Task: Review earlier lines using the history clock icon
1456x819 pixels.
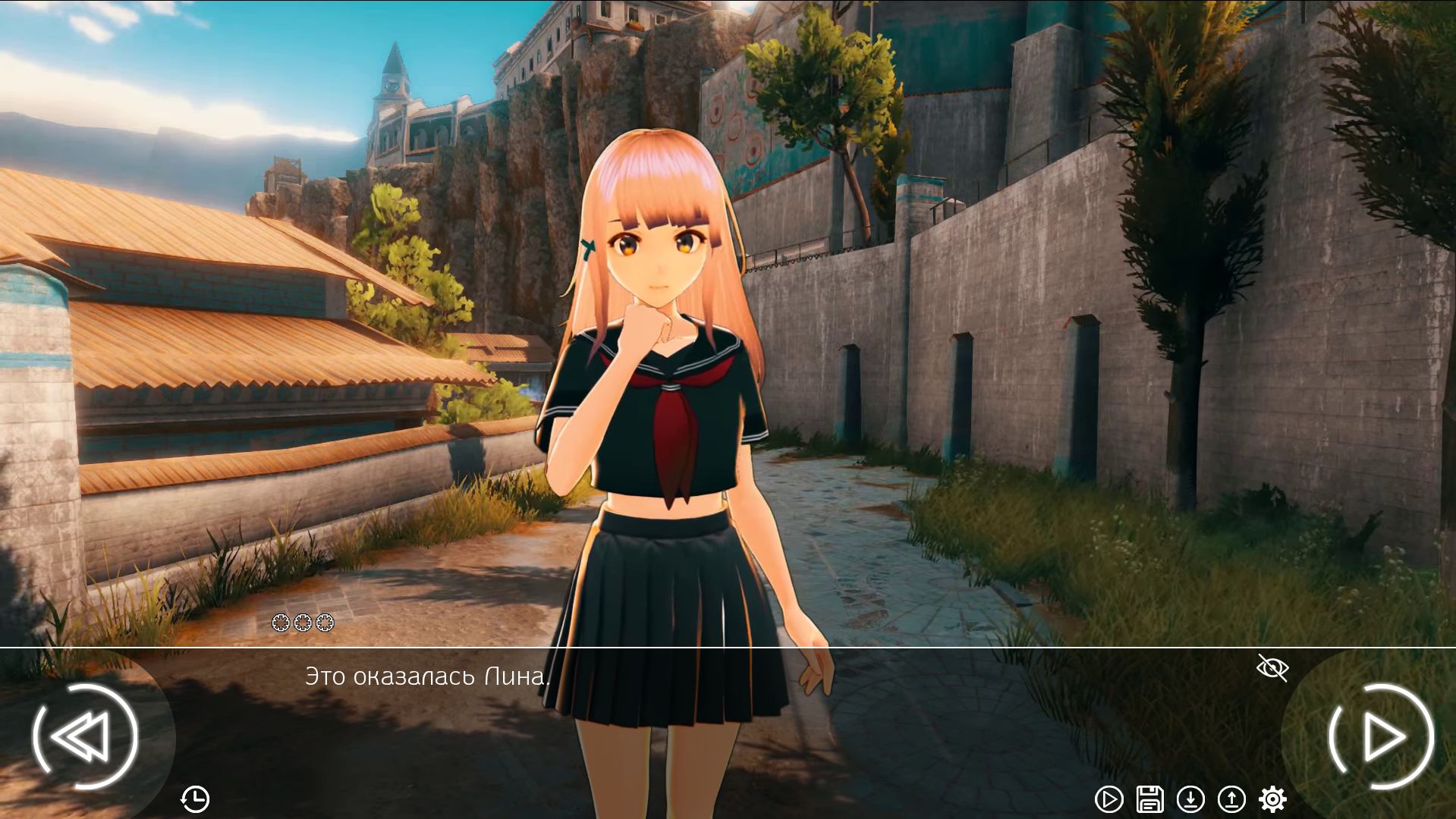Action: pyautogui.click(x=197, y=797)
